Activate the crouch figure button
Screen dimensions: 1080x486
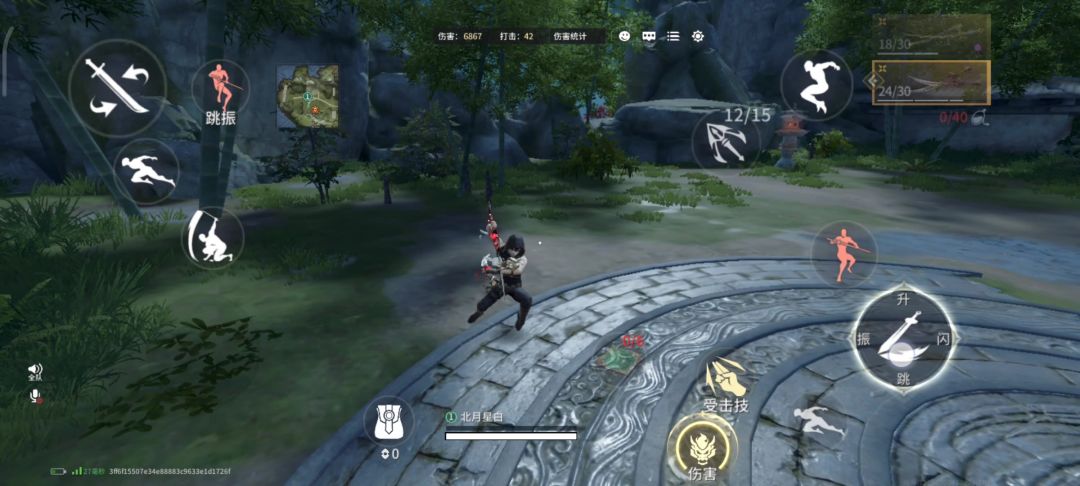[x=214, y=237]
